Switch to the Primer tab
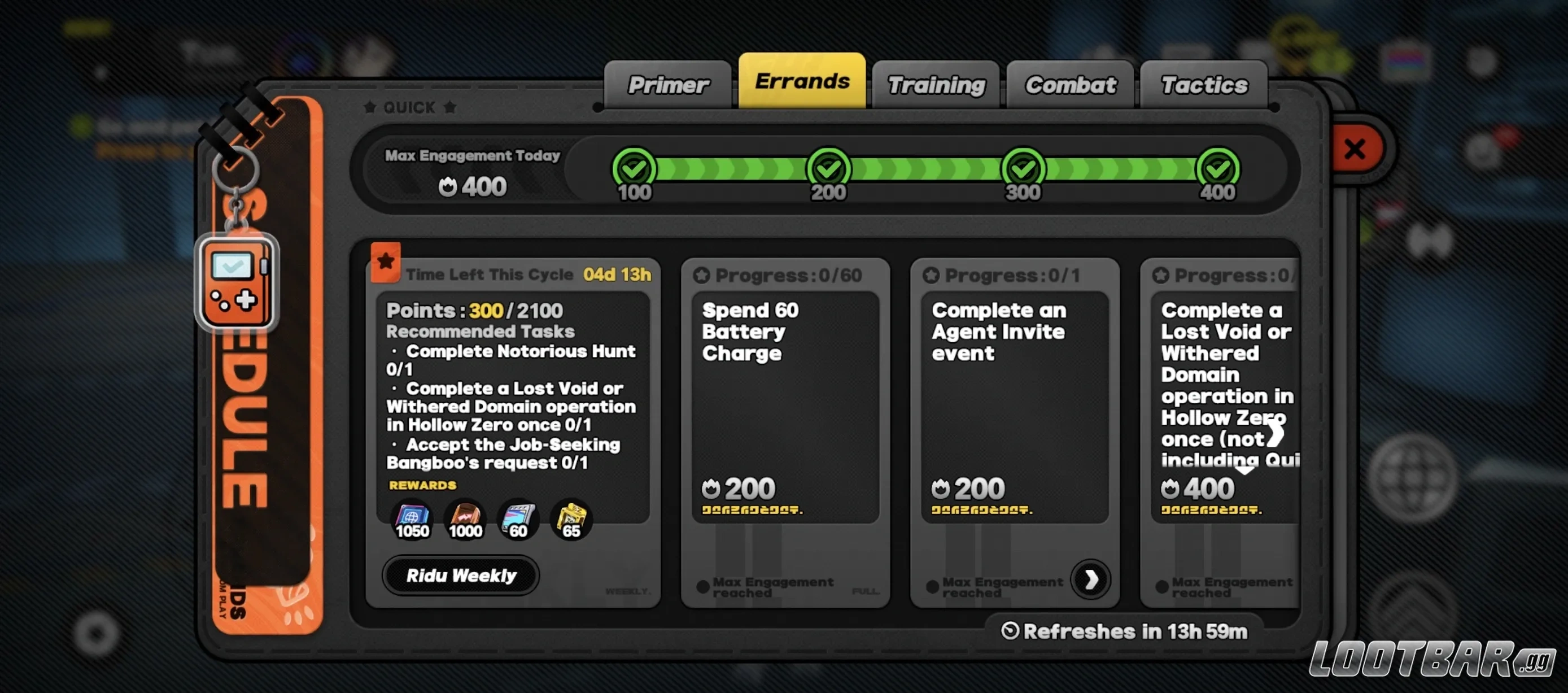 click(x=668, y=85)
